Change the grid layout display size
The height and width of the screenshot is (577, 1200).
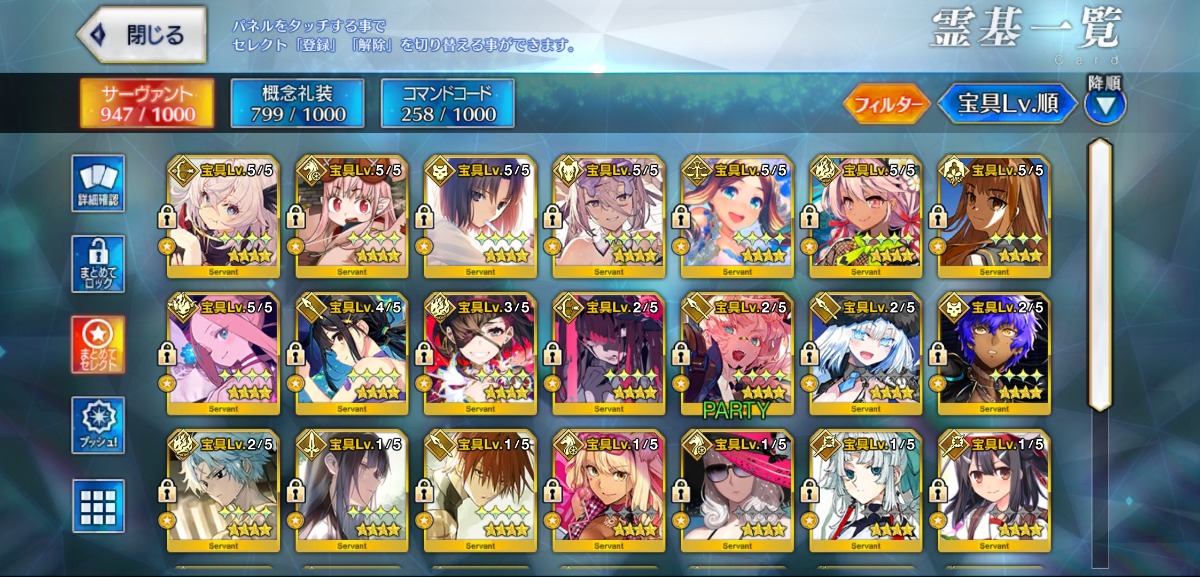coord(98,505)
